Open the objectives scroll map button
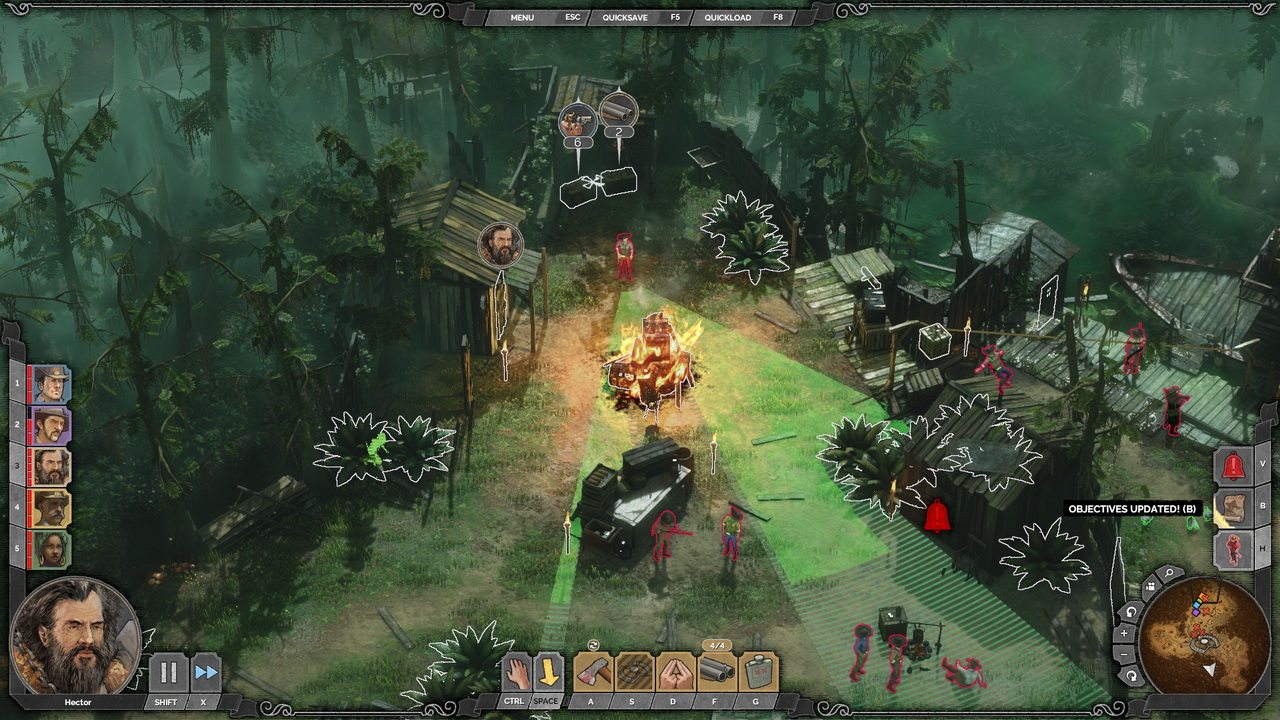The width and height of the screenshot is (1280, 720). click(1233, 507)
